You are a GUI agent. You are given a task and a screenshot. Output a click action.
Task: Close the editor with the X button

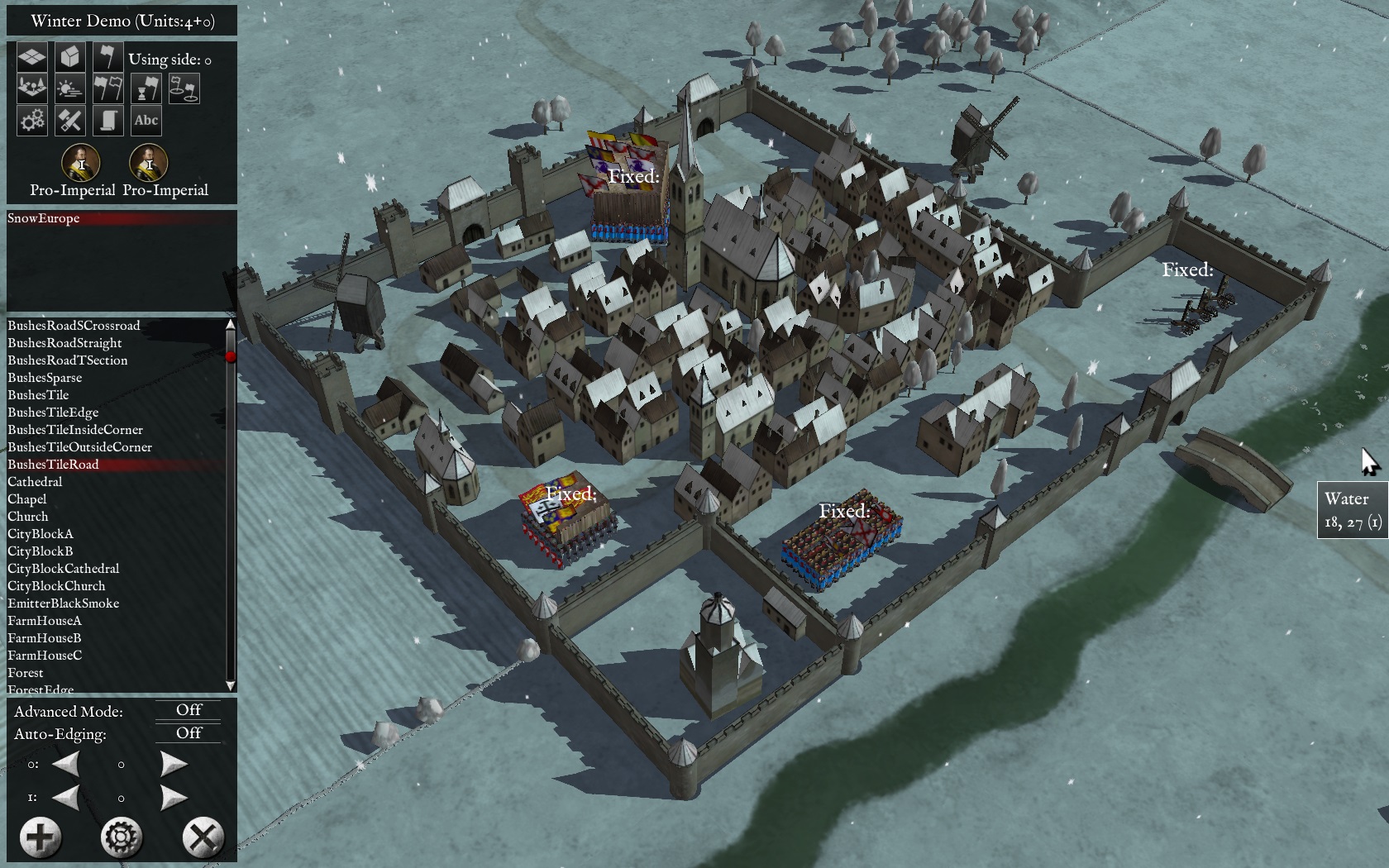pyautogui.click(x=203, y=837)
